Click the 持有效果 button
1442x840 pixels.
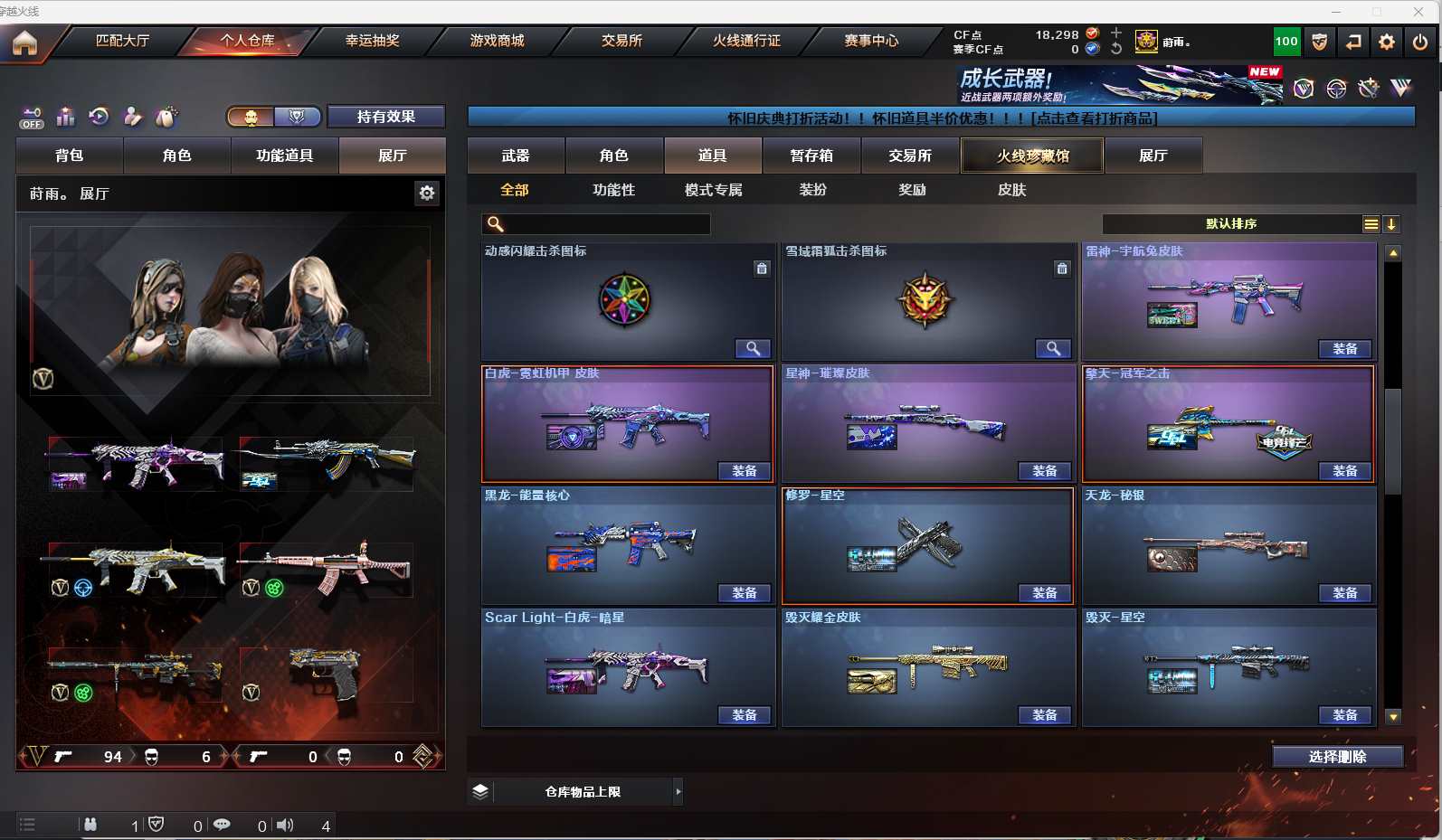[385, 117]
